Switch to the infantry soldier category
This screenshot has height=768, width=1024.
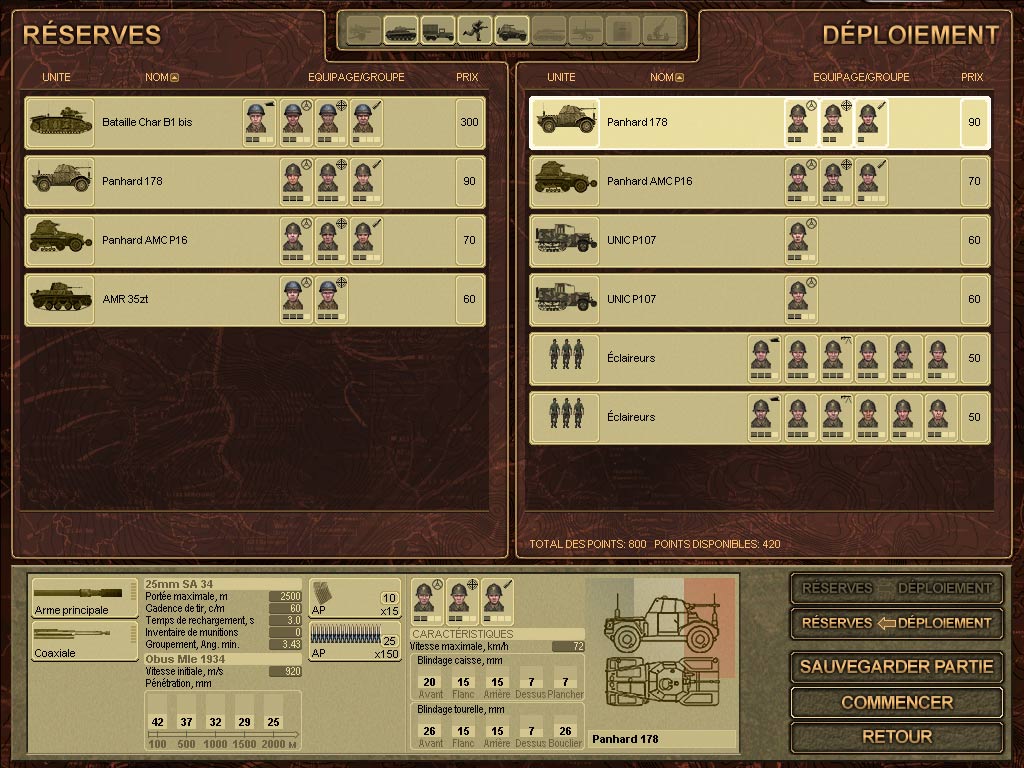474,30
